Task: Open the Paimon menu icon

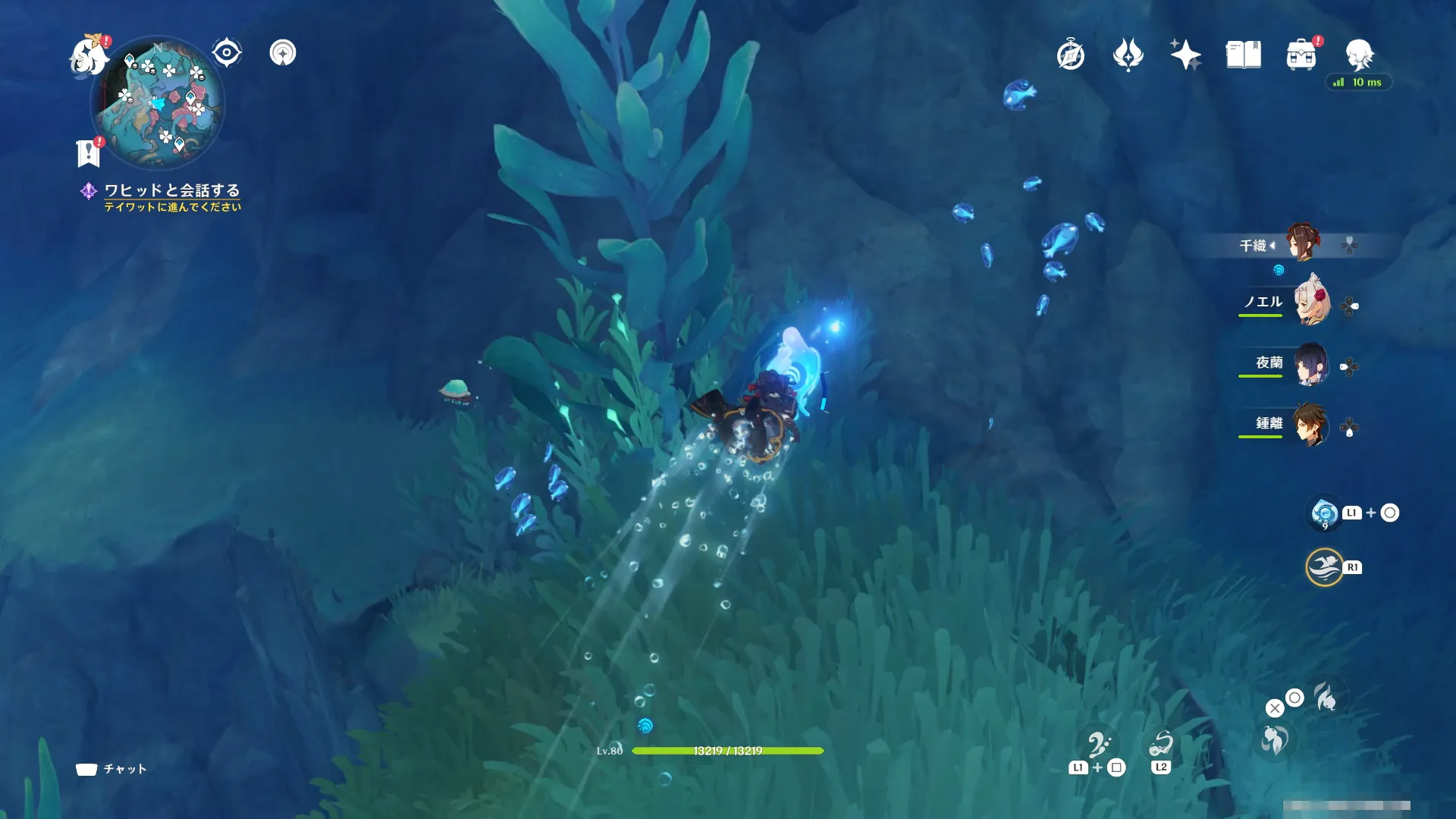Action: 88,56
